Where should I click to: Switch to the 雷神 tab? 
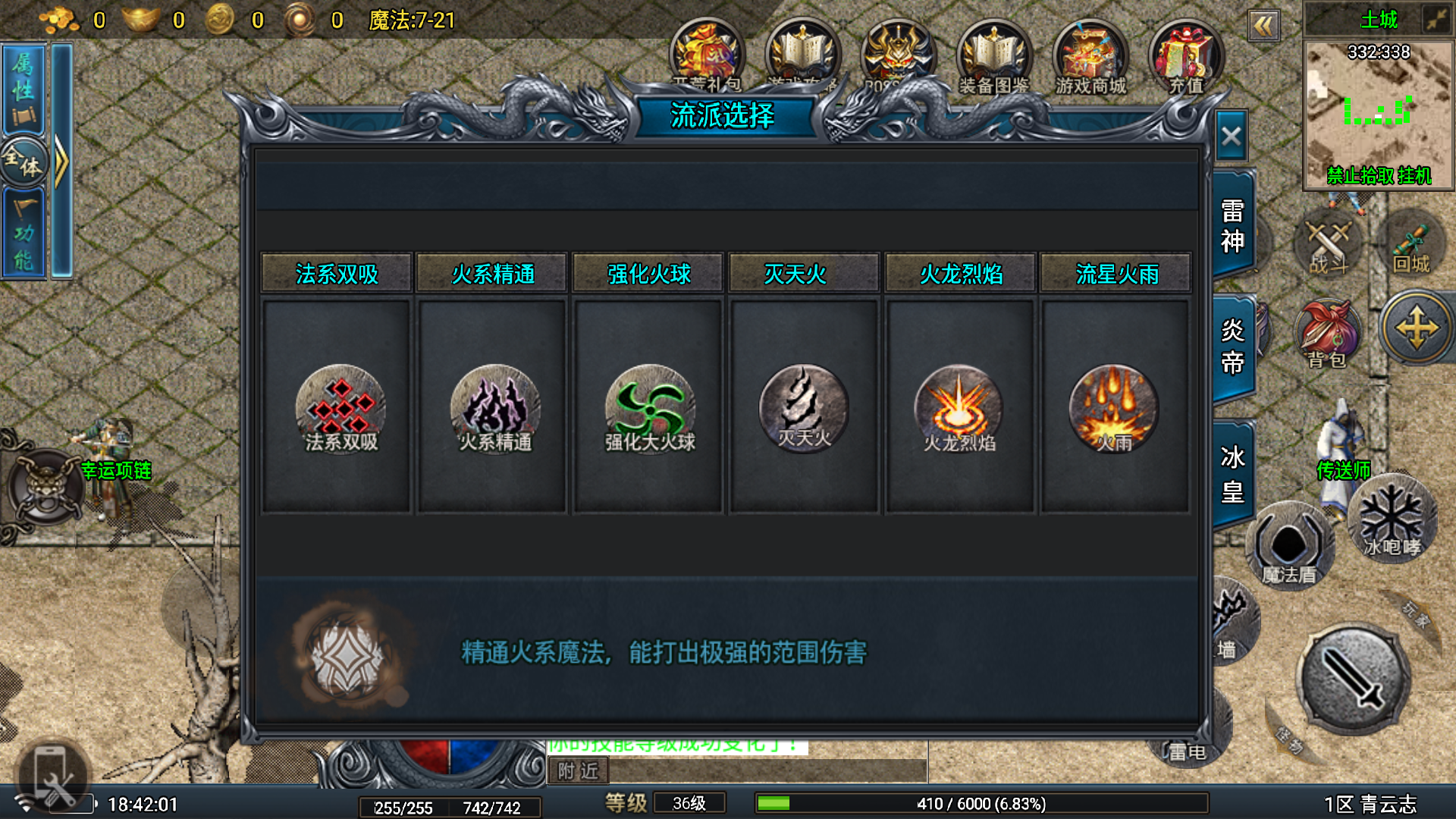click(1232, 225)
